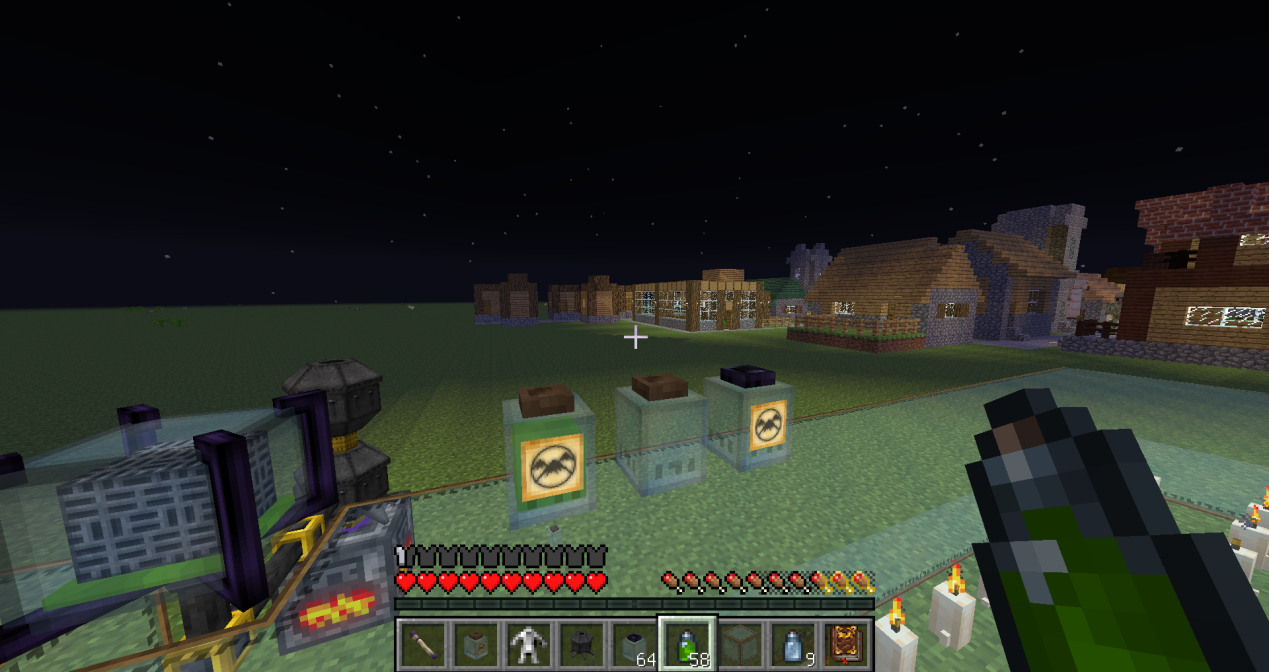Select the dark iron cauldron-like item slot
This screenshot has width=1269, height=672.
point(581,644)
